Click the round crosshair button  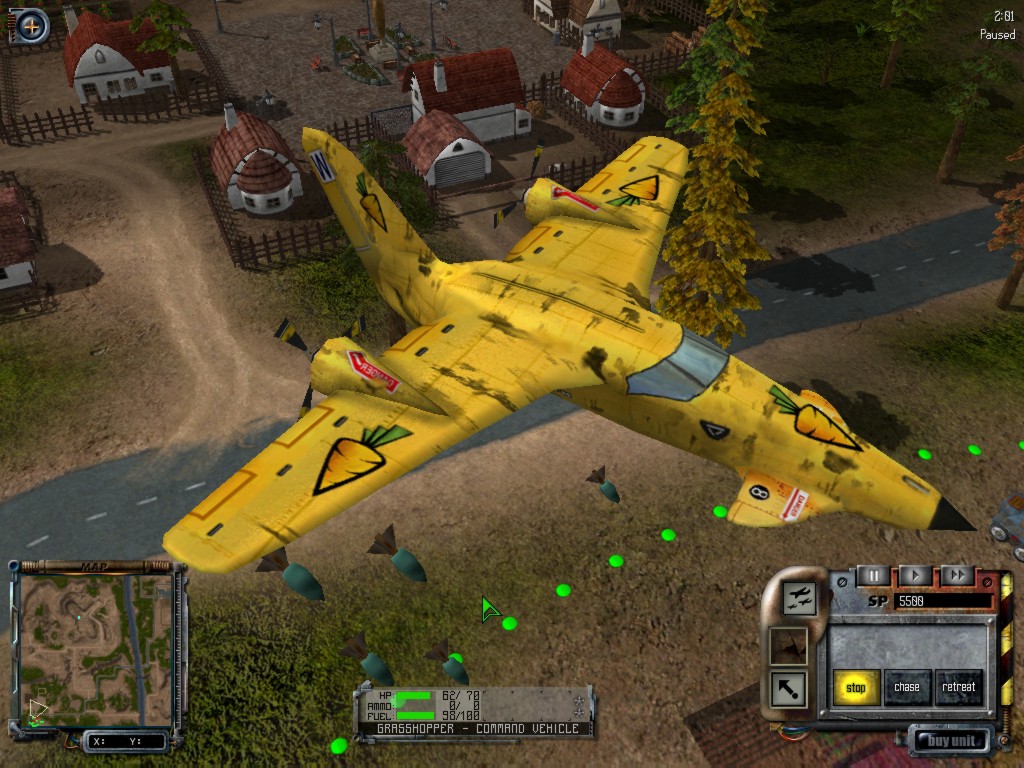tap(31, 25)
